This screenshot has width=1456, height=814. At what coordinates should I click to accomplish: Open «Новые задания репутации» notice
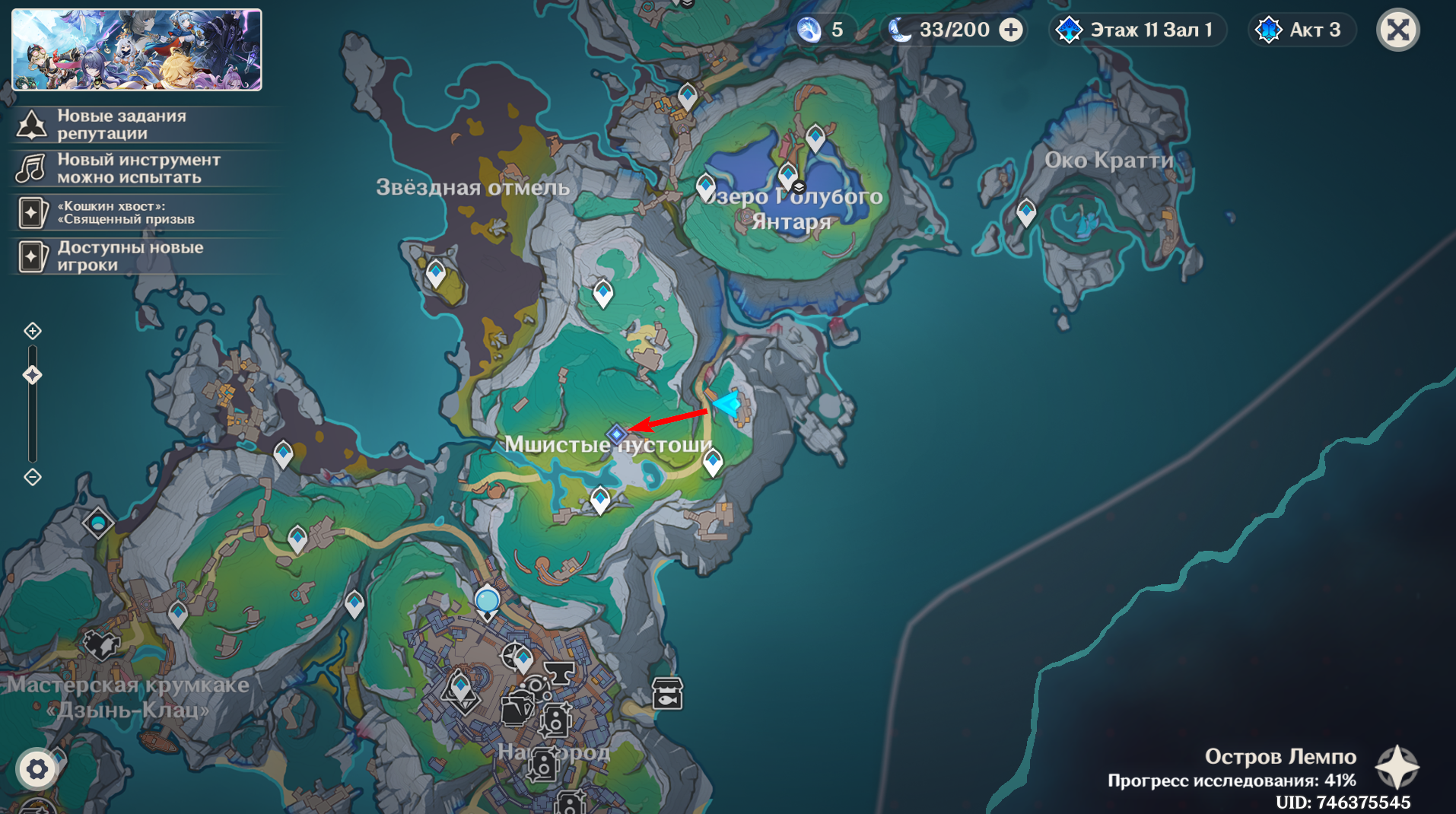pyautogui.click(x=122, y=125)
